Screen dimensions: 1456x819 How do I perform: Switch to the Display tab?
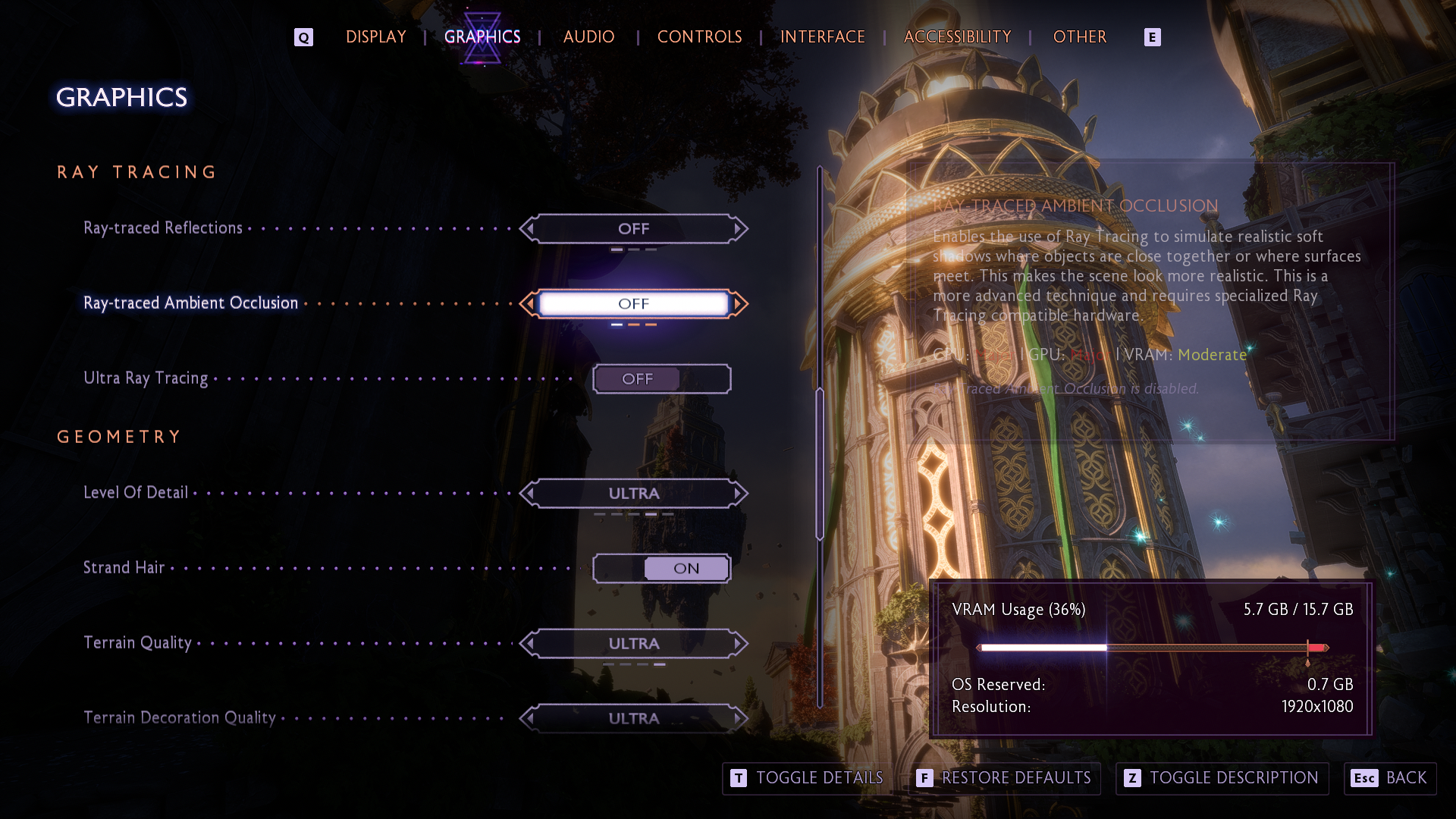375,36
